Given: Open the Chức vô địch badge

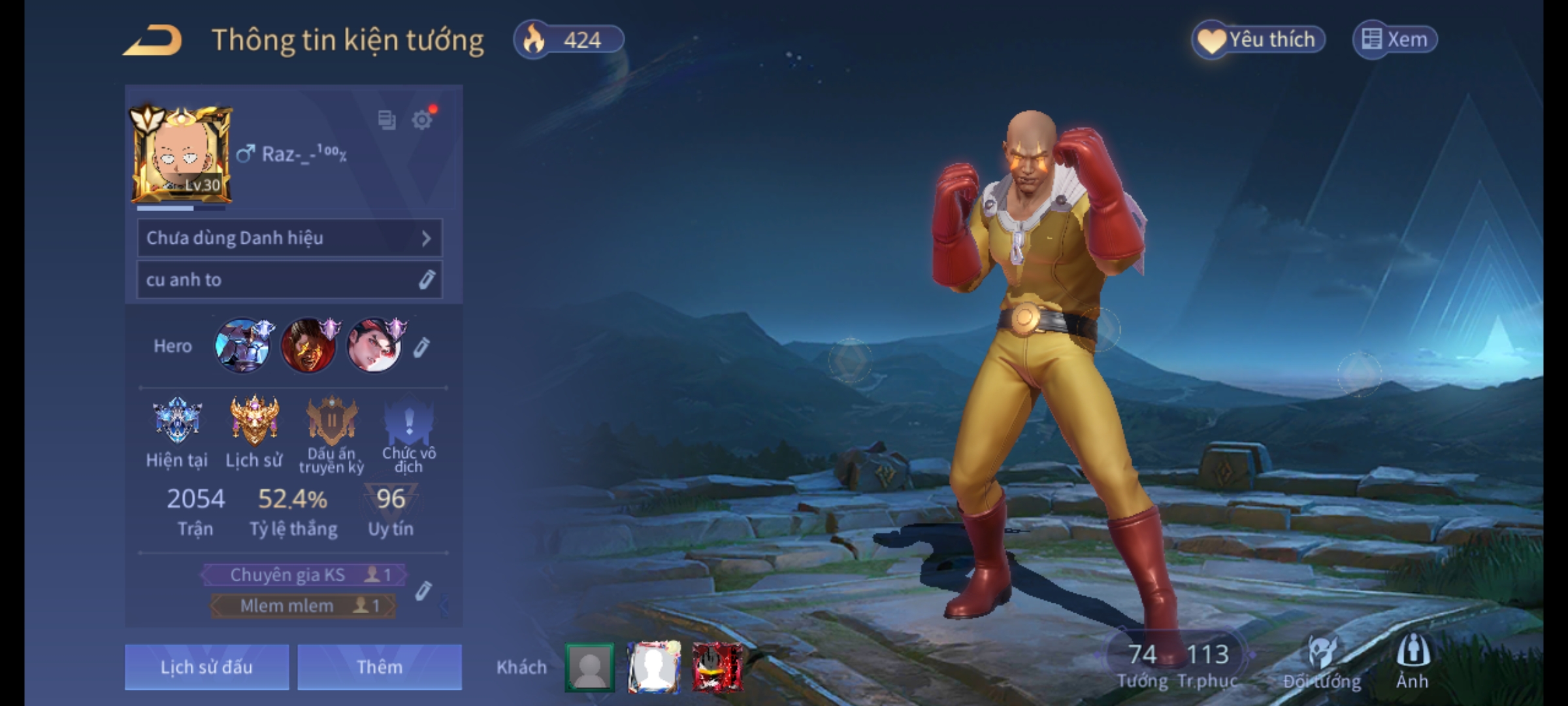Looking at the screenshot, I should click(409, 422).
